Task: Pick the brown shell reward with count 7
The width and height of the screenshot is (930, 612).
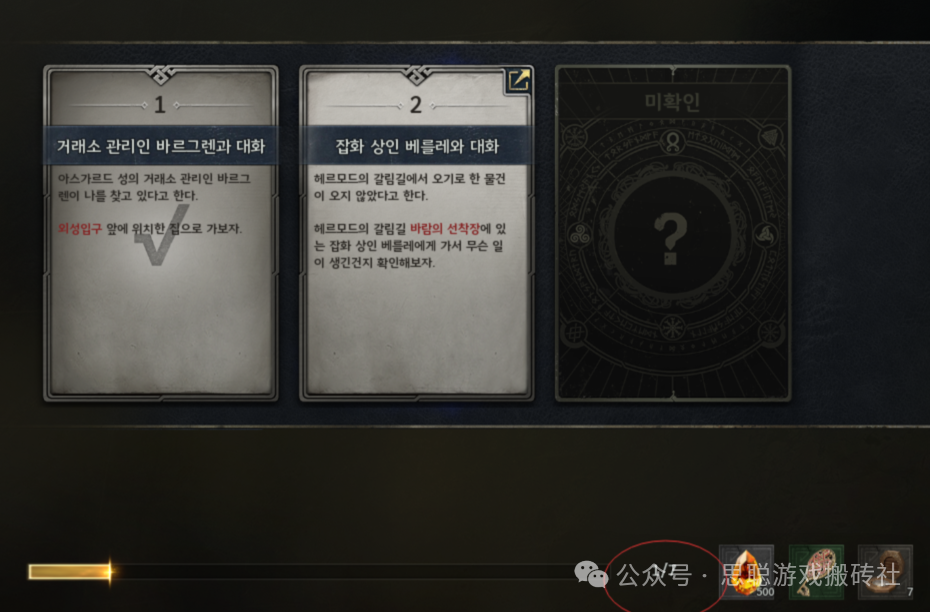Action: tap(886, 572)
